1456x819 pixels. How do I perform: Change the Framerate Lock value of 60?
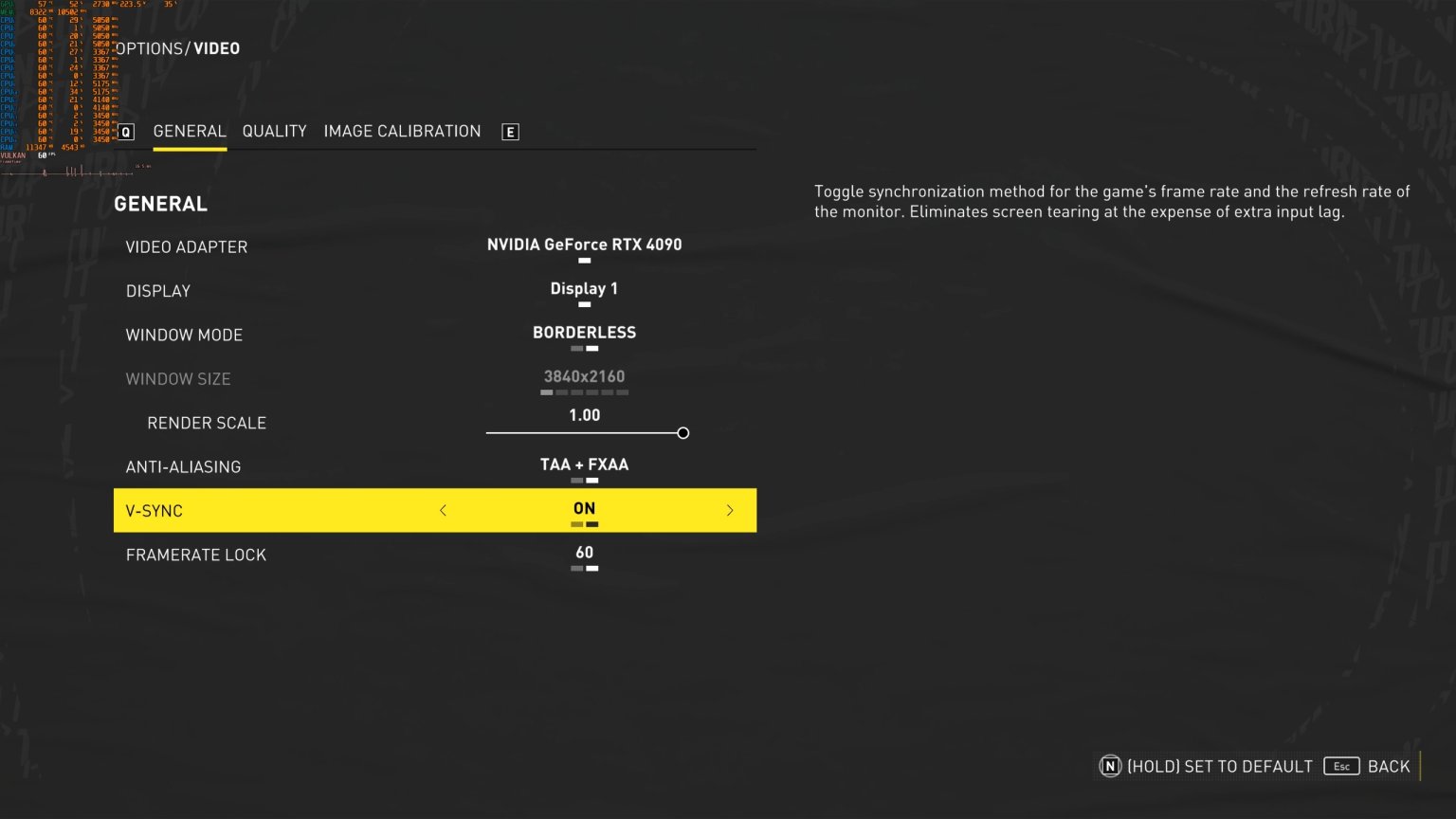pos(584,553)
